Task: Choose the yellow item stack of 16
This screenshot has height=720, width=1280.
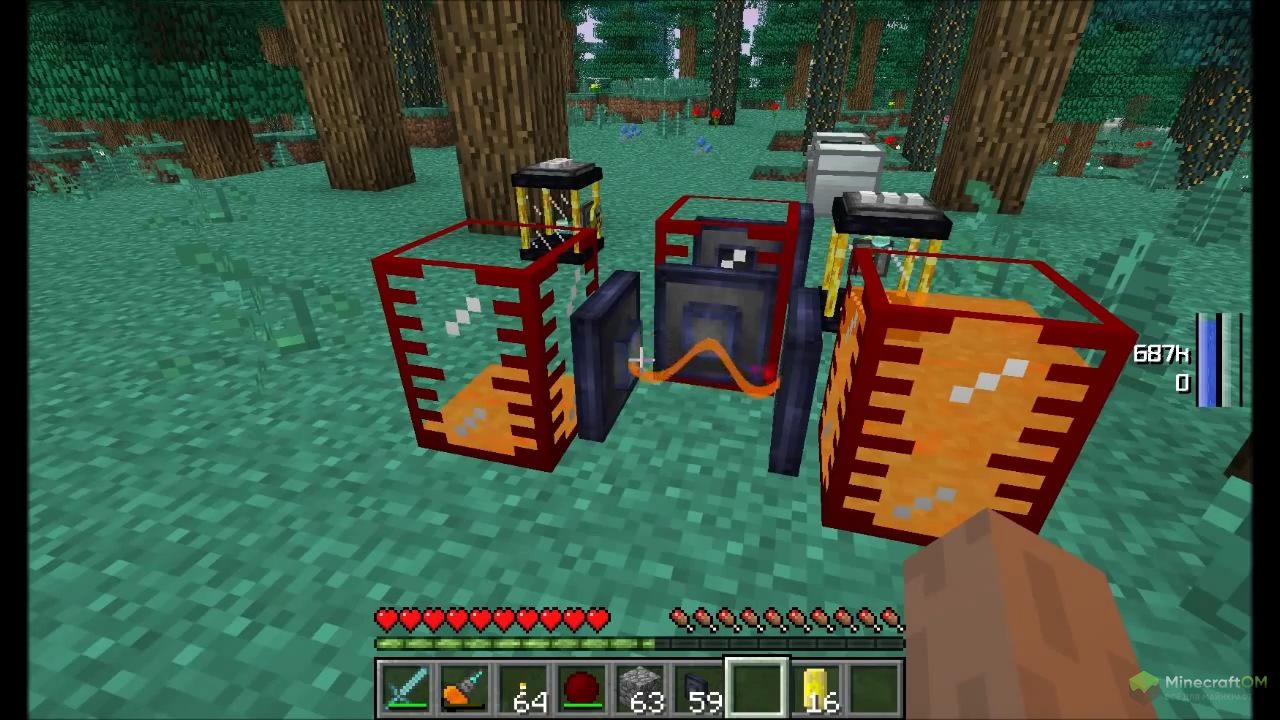Action: [x=816, y=689]
